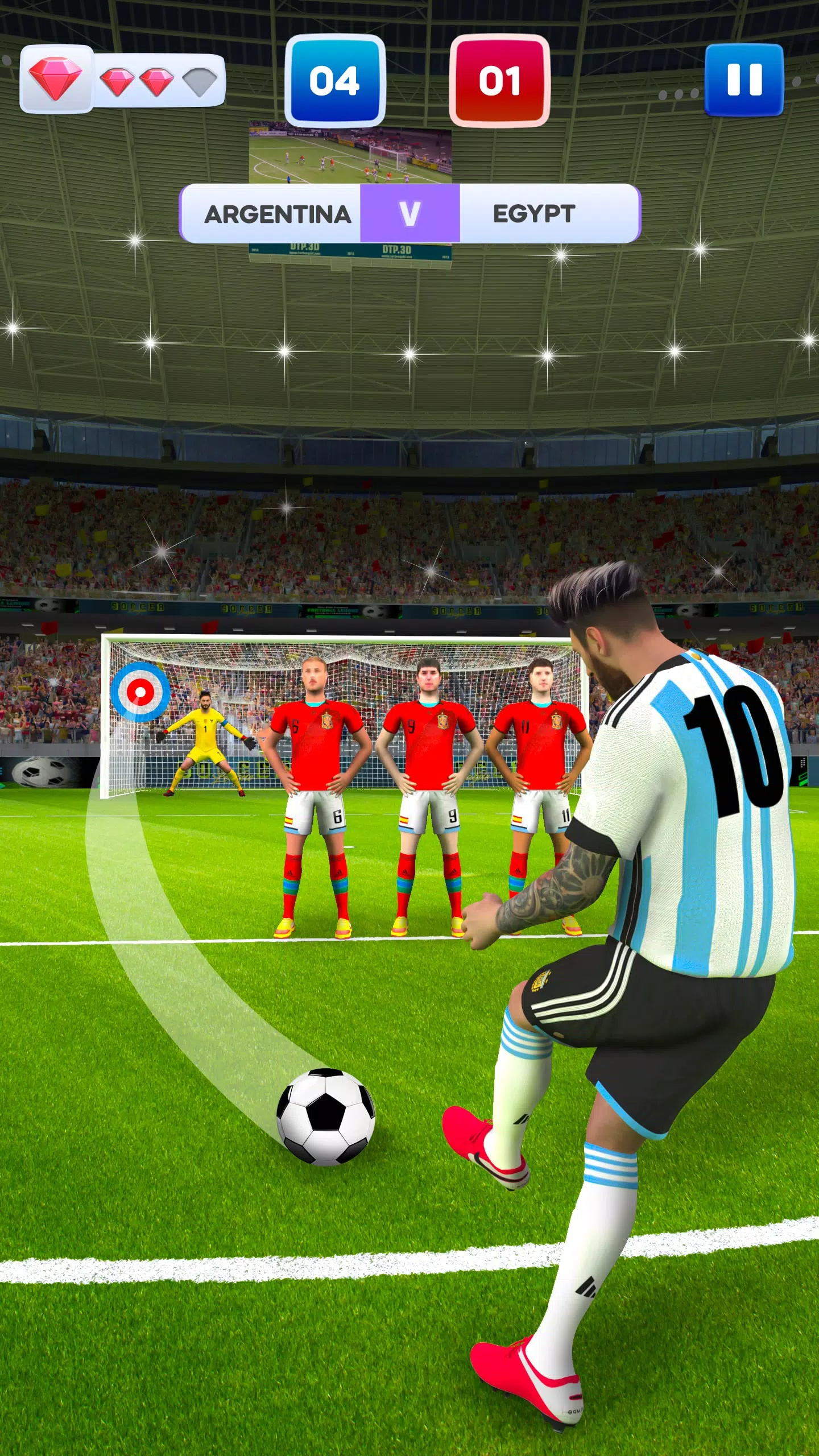Select the ARGENTINA label on the scoreboard banner
The height and width of the screenshot is (1456, 819).
point(279,214)
